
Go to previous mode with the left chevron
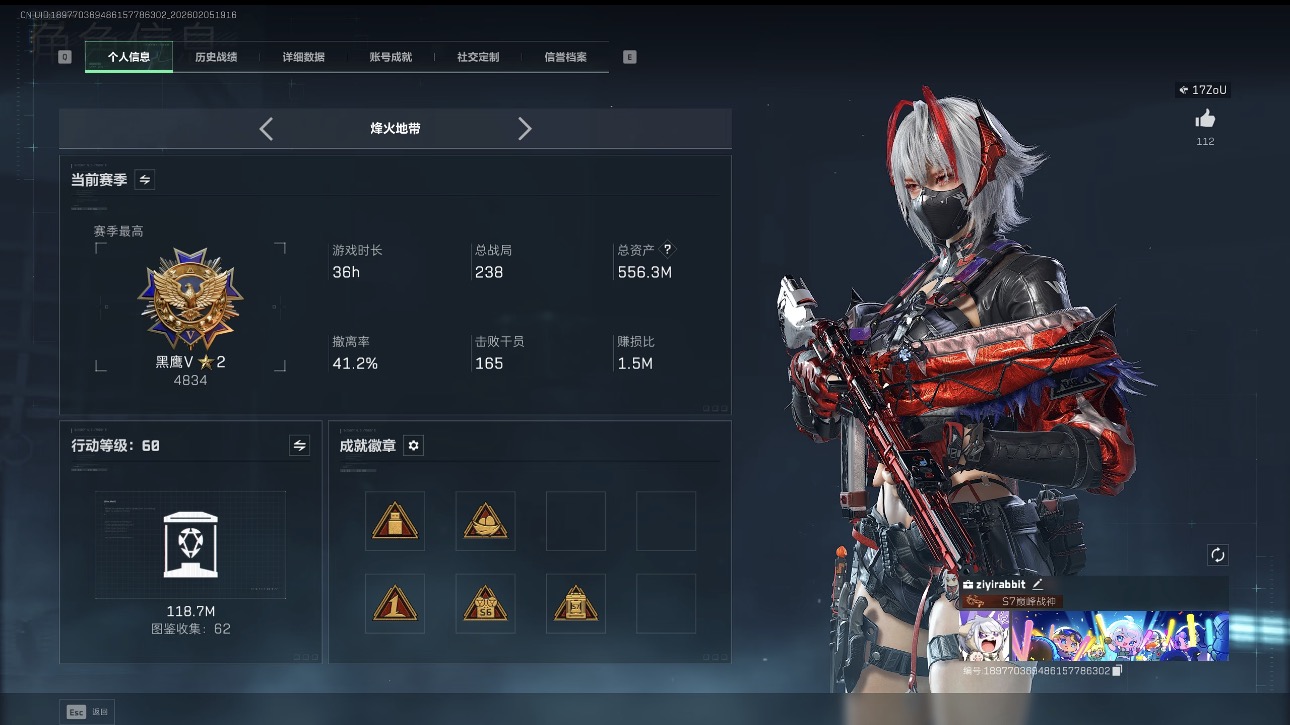(x=266, y=128)
